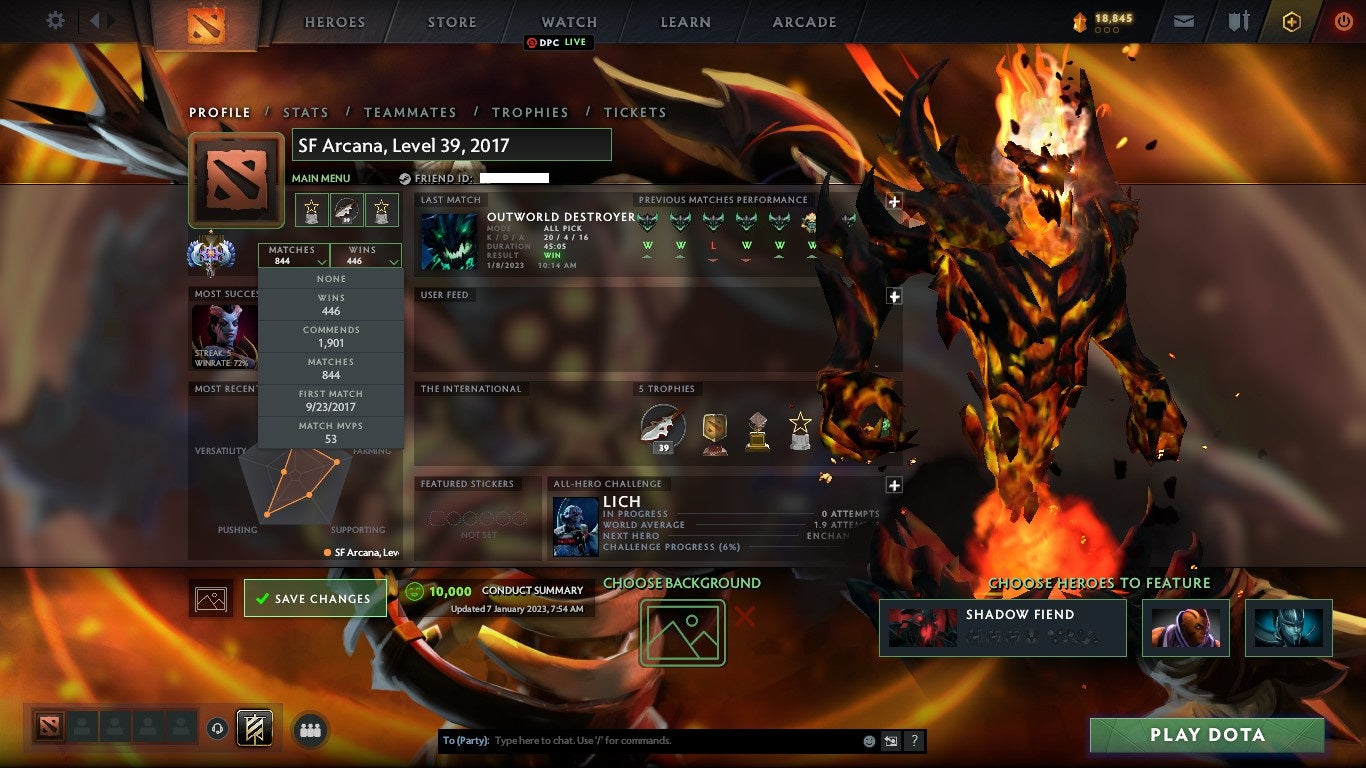The height and width of the screenshot is (768, 1366).
Task: Open the Armory shield-and-sword icon
Action: tap(1239, 19)
